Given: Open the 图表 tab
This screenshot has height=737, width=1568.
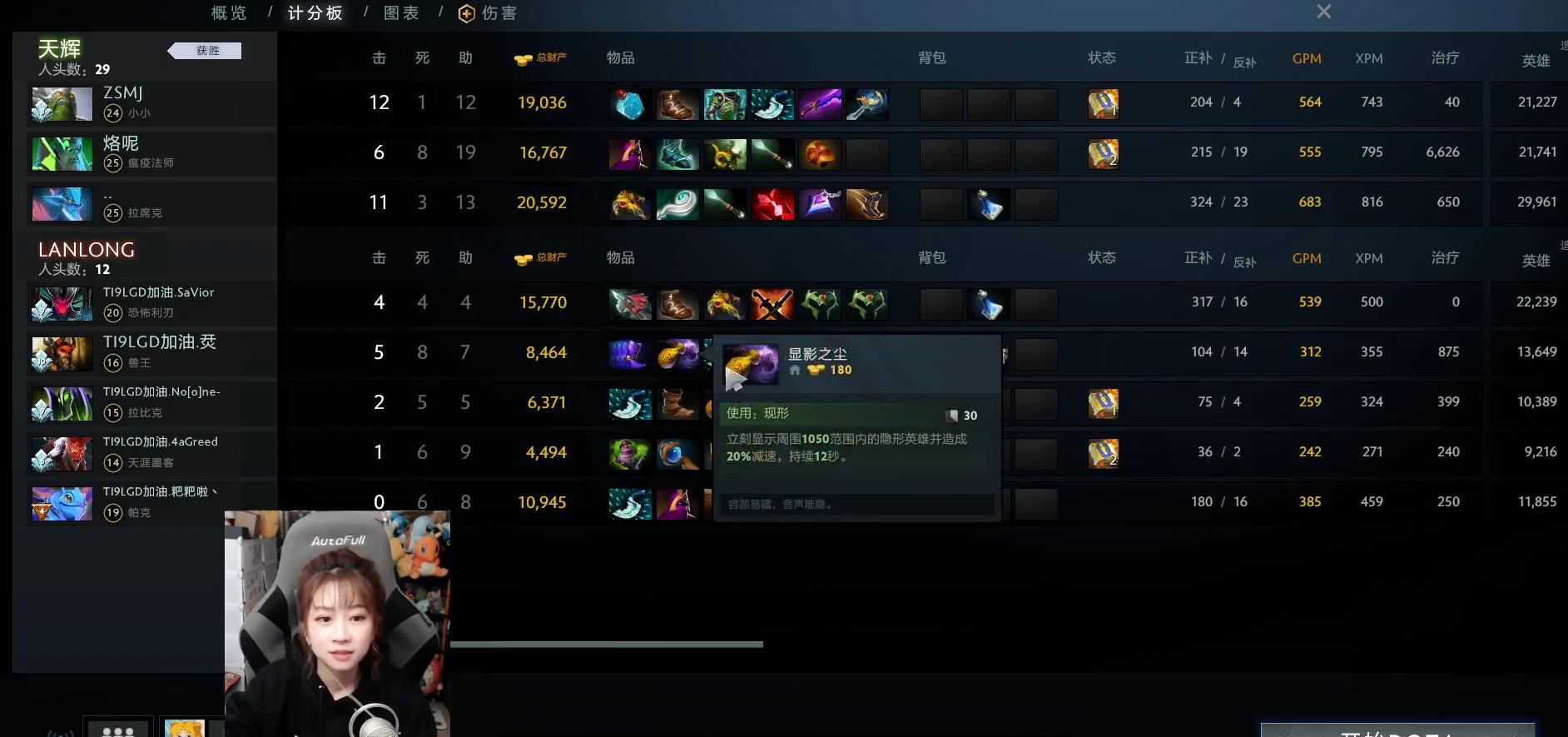Looking at the screenshot, I should tap(401, 12).
